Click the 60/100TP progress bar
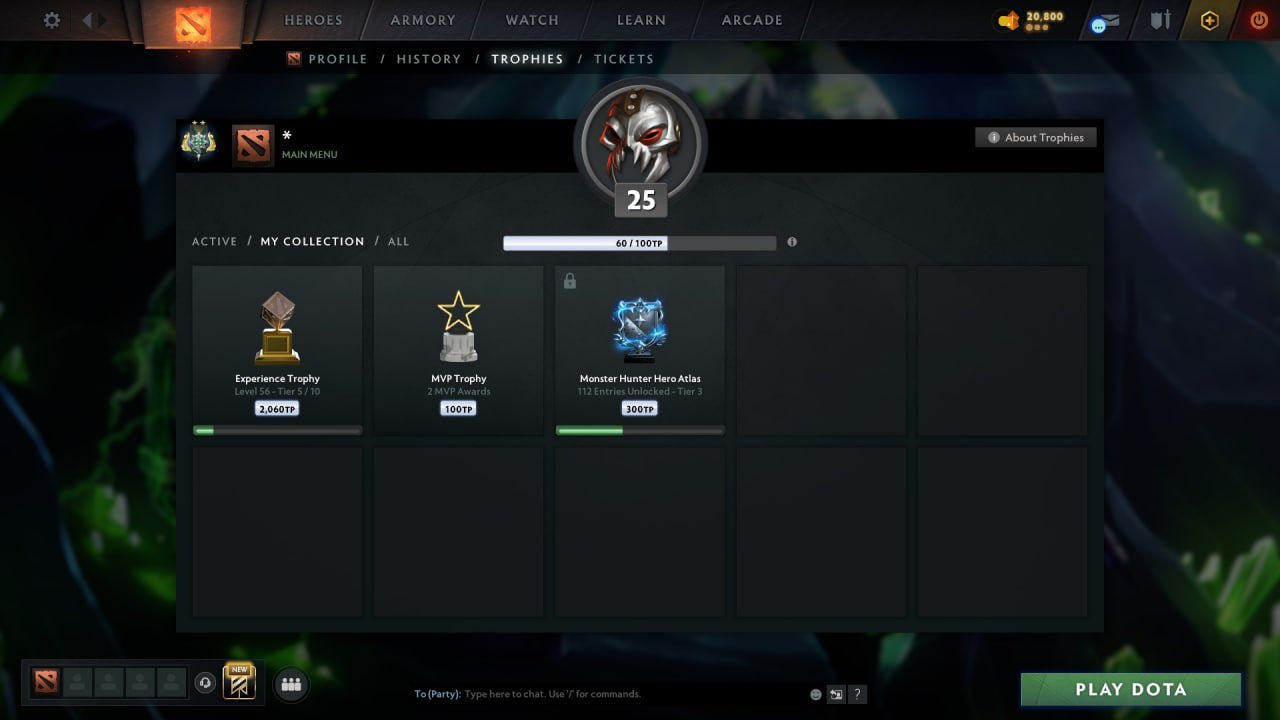Image resolution: width=1280 pixels, height=720 pixels. pos(640,242)
